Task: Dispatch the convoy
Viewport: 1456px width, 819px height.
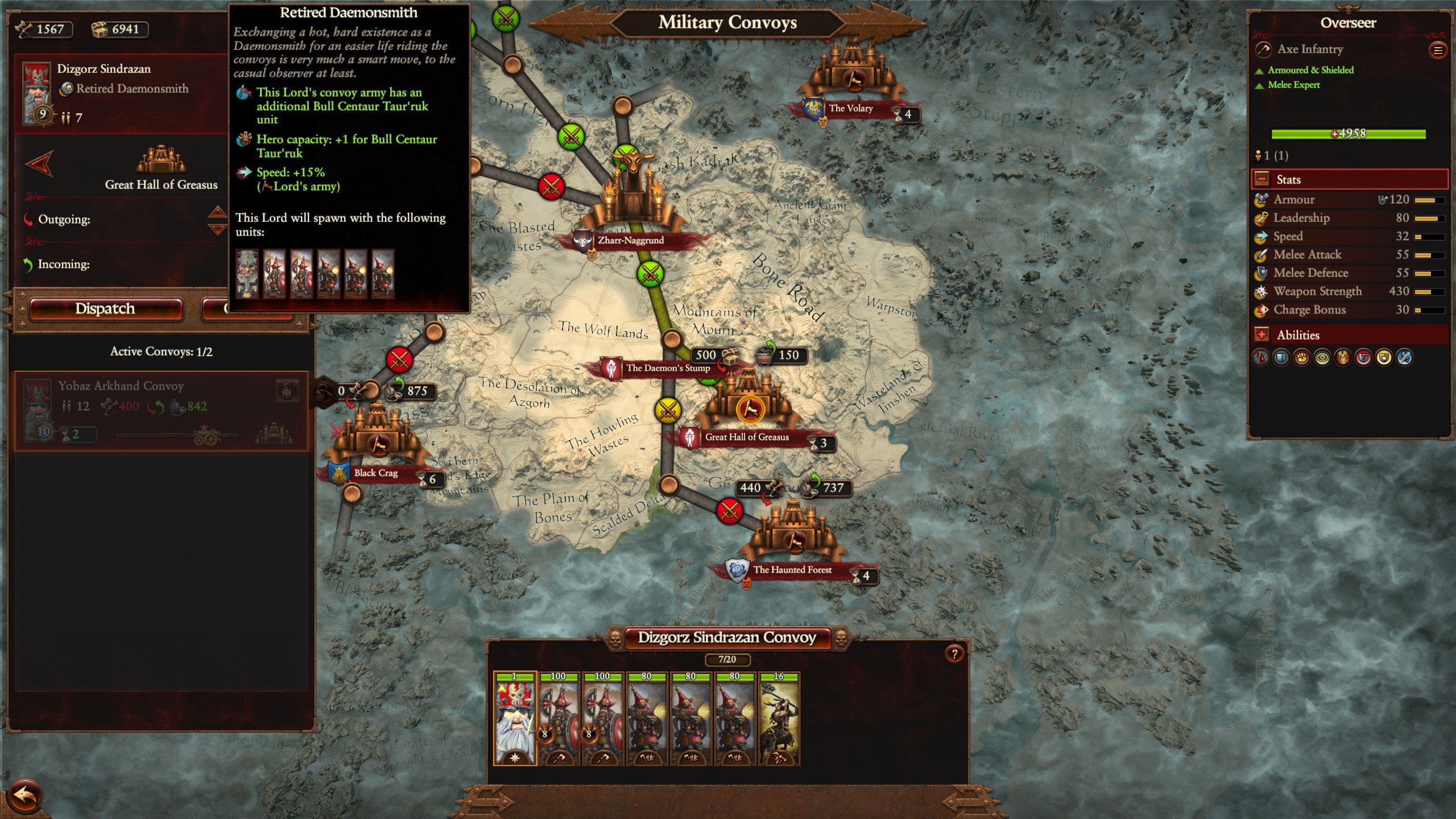Action: tap(106, 309)
